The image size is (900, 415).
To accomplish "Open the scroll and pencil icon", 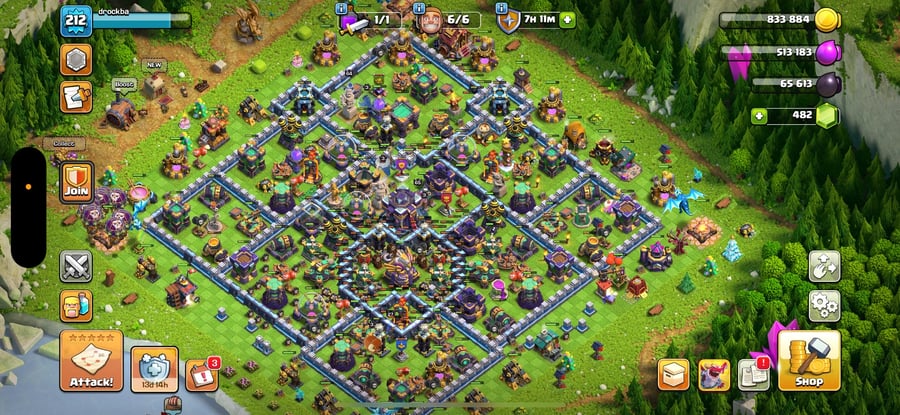I will point(76,97).
